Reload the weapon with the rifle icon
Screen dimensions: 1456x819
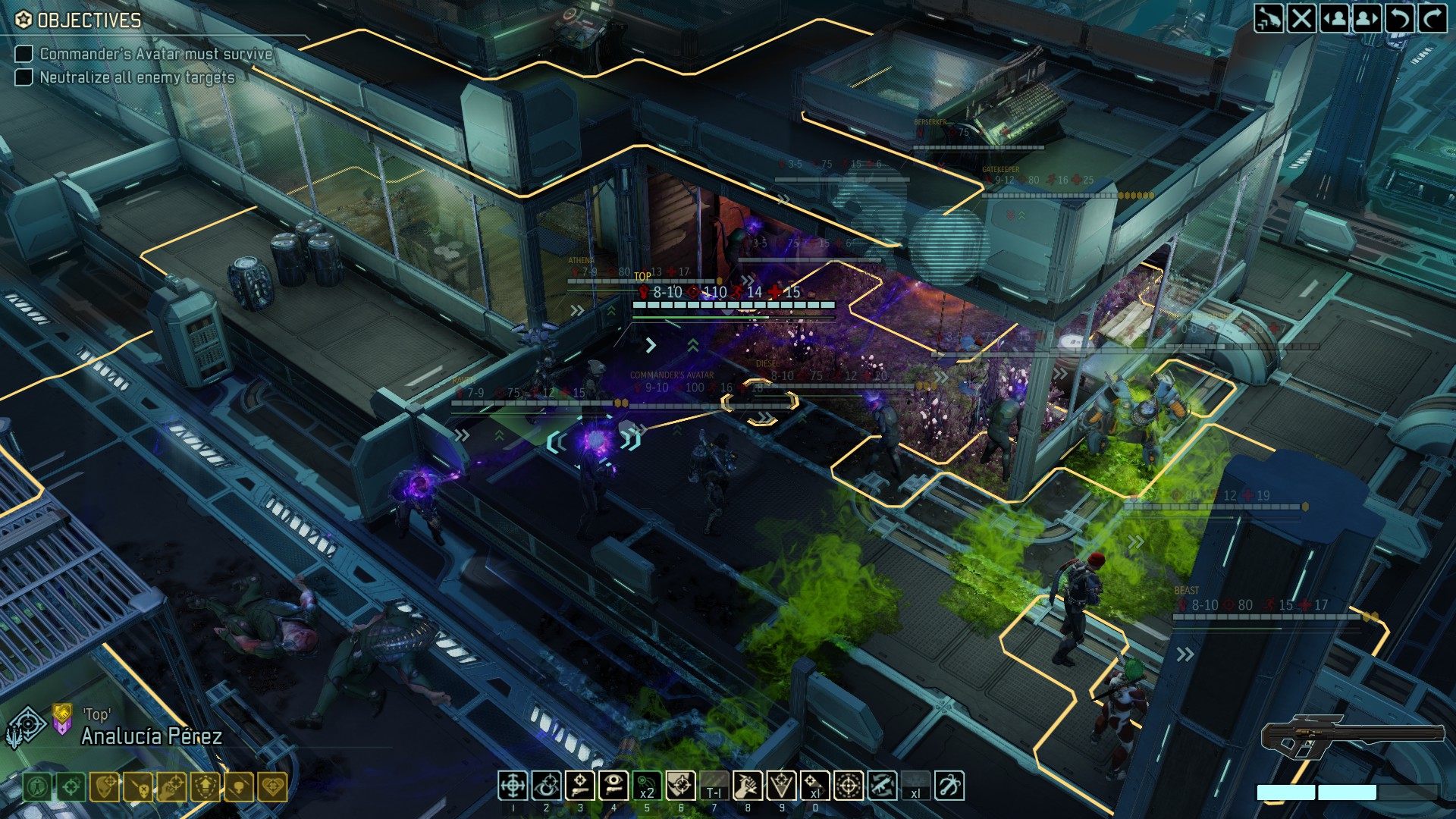[x=882, y=786]
